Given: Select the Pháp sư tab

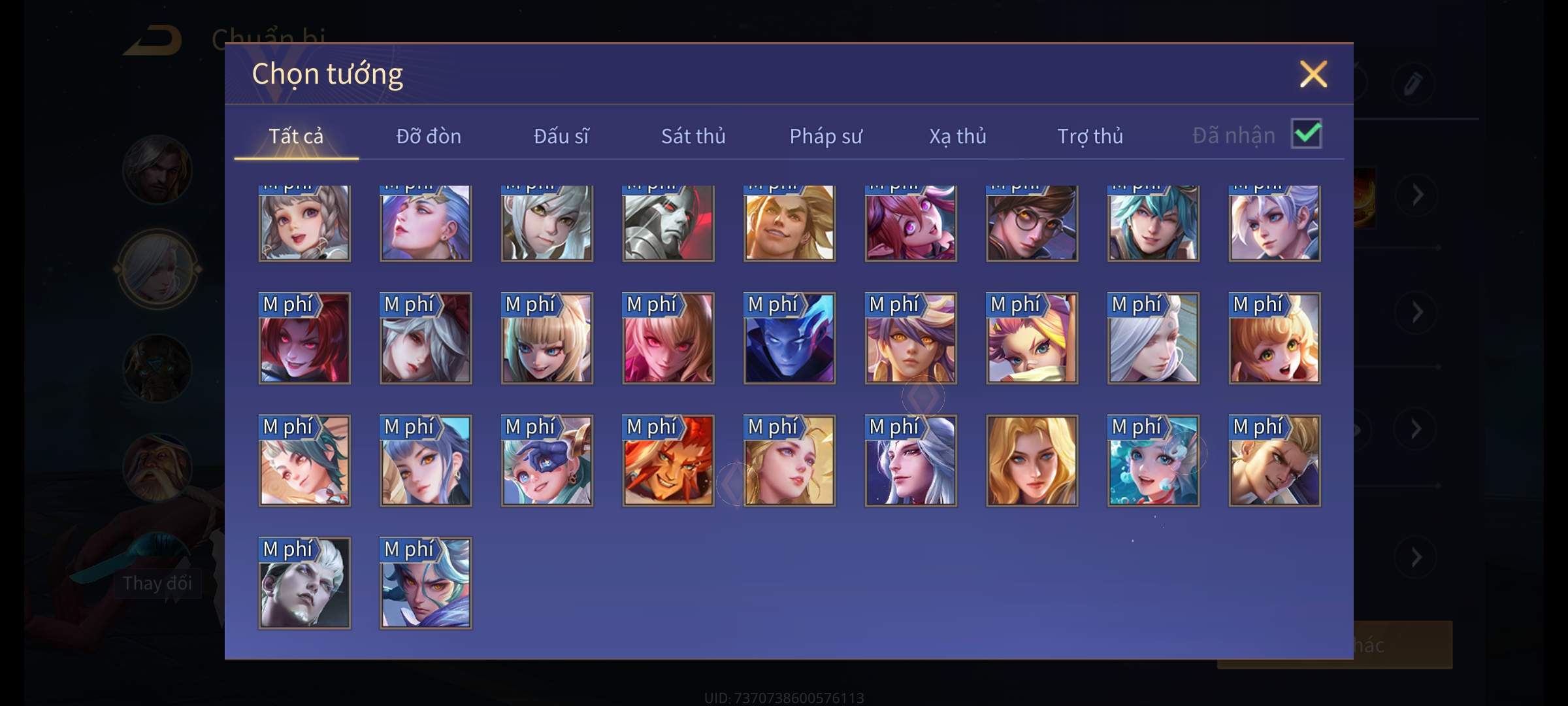Looking at the screenshot, I should click(x=826, y=136).
